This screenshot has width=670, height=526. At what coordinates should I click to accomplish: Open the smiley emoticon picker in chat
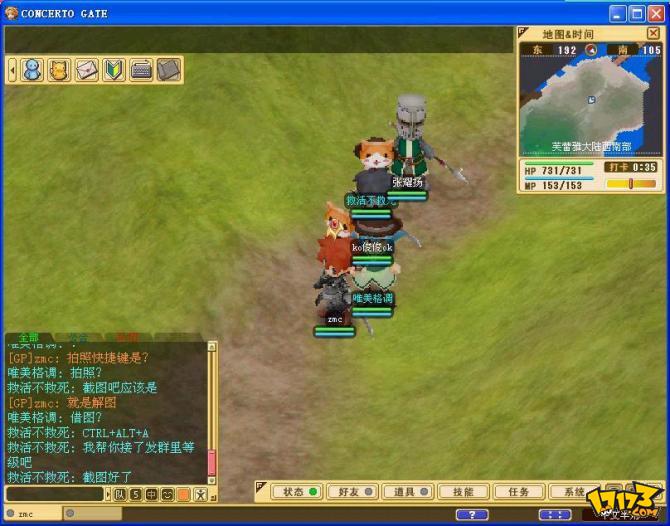click(x=168, y=494)
